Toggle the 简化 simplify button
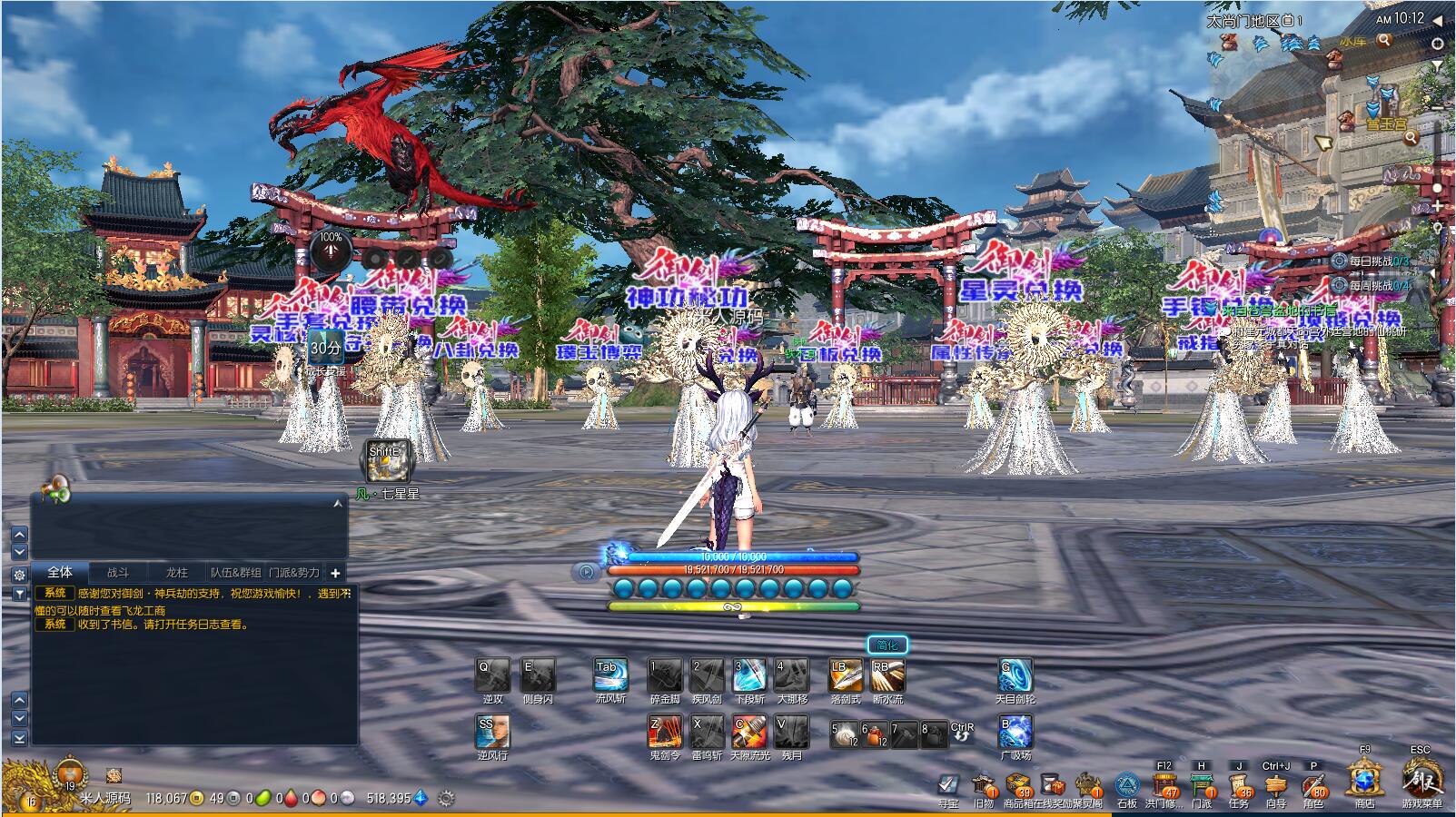Image resolution: width=1456 pixels, height=817 pixels. 886,645
